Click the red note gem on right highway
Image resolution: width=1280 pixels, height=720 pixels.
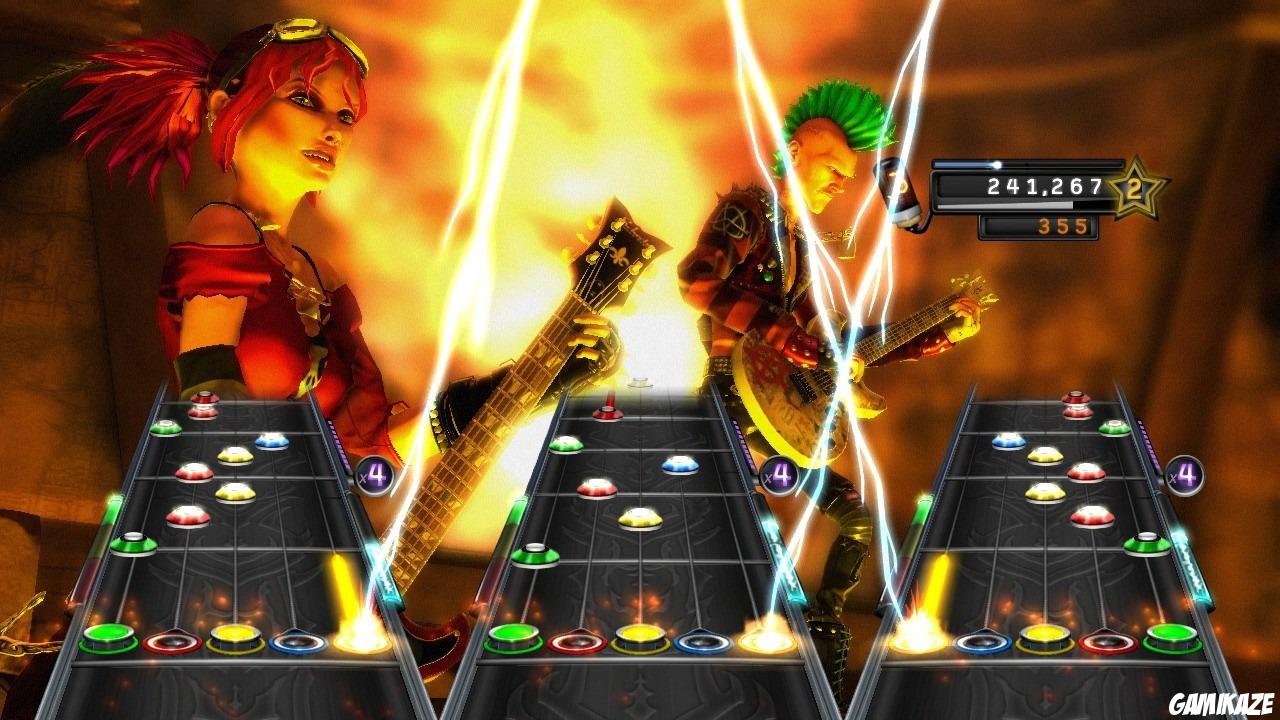coord(1085,472)
